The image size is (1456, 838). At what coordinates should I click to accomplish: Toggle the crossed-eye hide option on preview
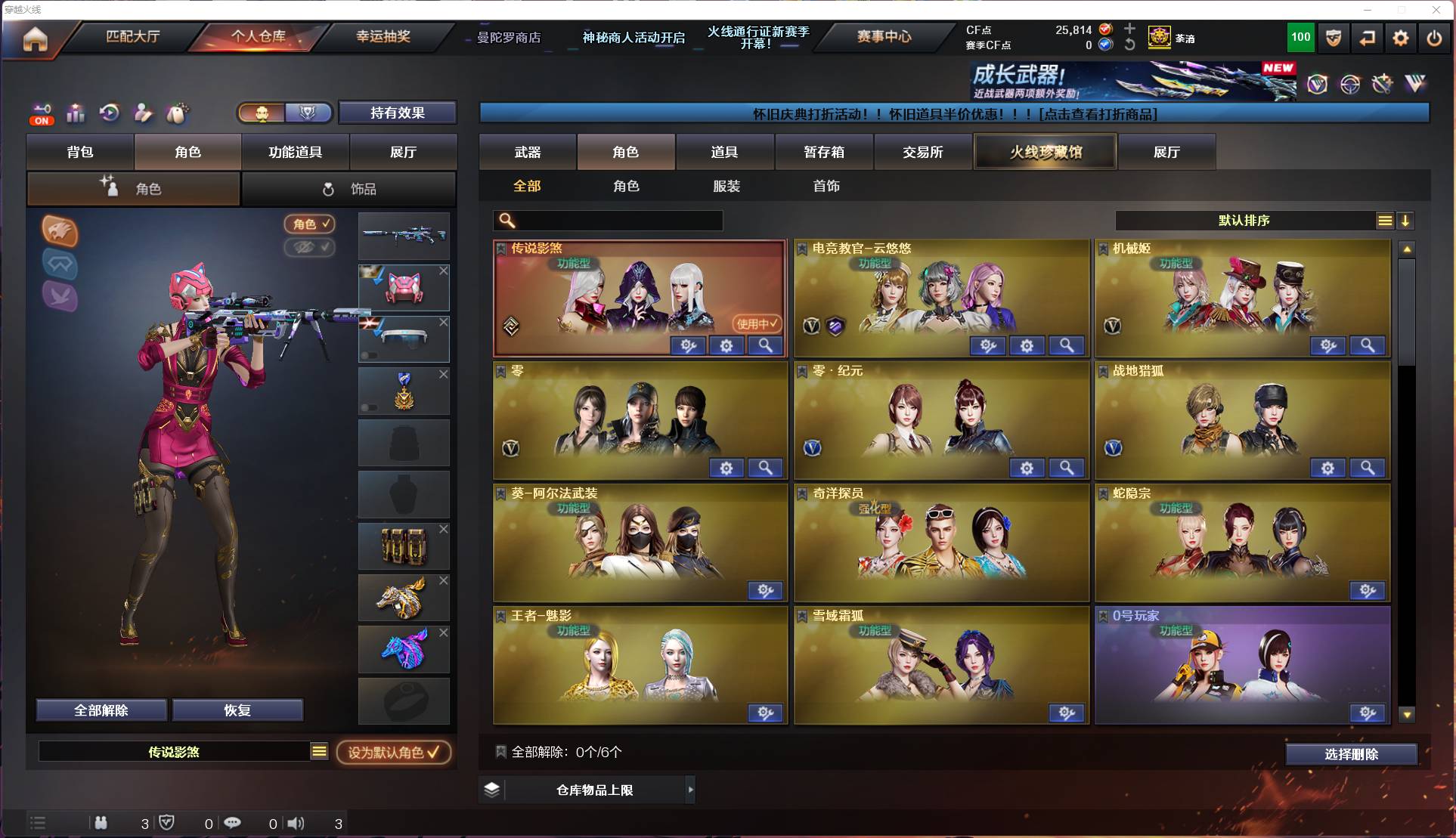tap(310, 248)
